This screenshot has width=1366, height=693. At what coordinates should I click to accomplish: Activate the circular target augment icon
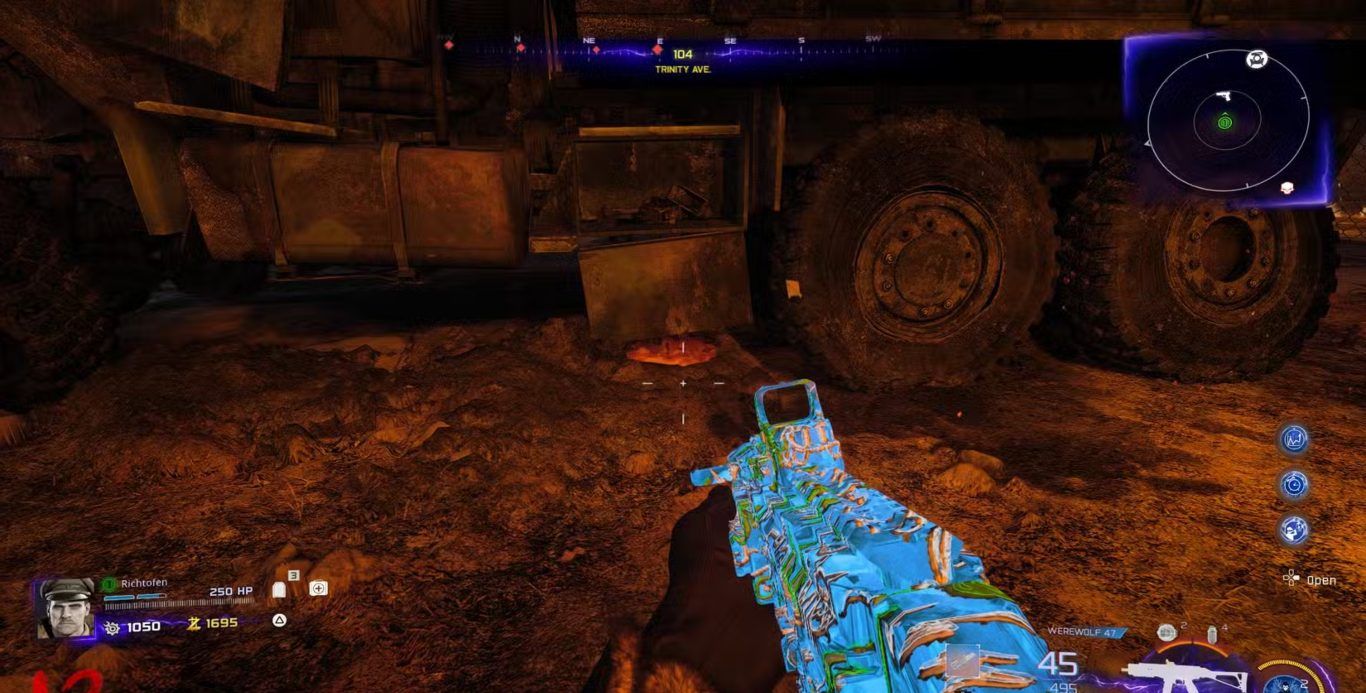[1294, 484]
